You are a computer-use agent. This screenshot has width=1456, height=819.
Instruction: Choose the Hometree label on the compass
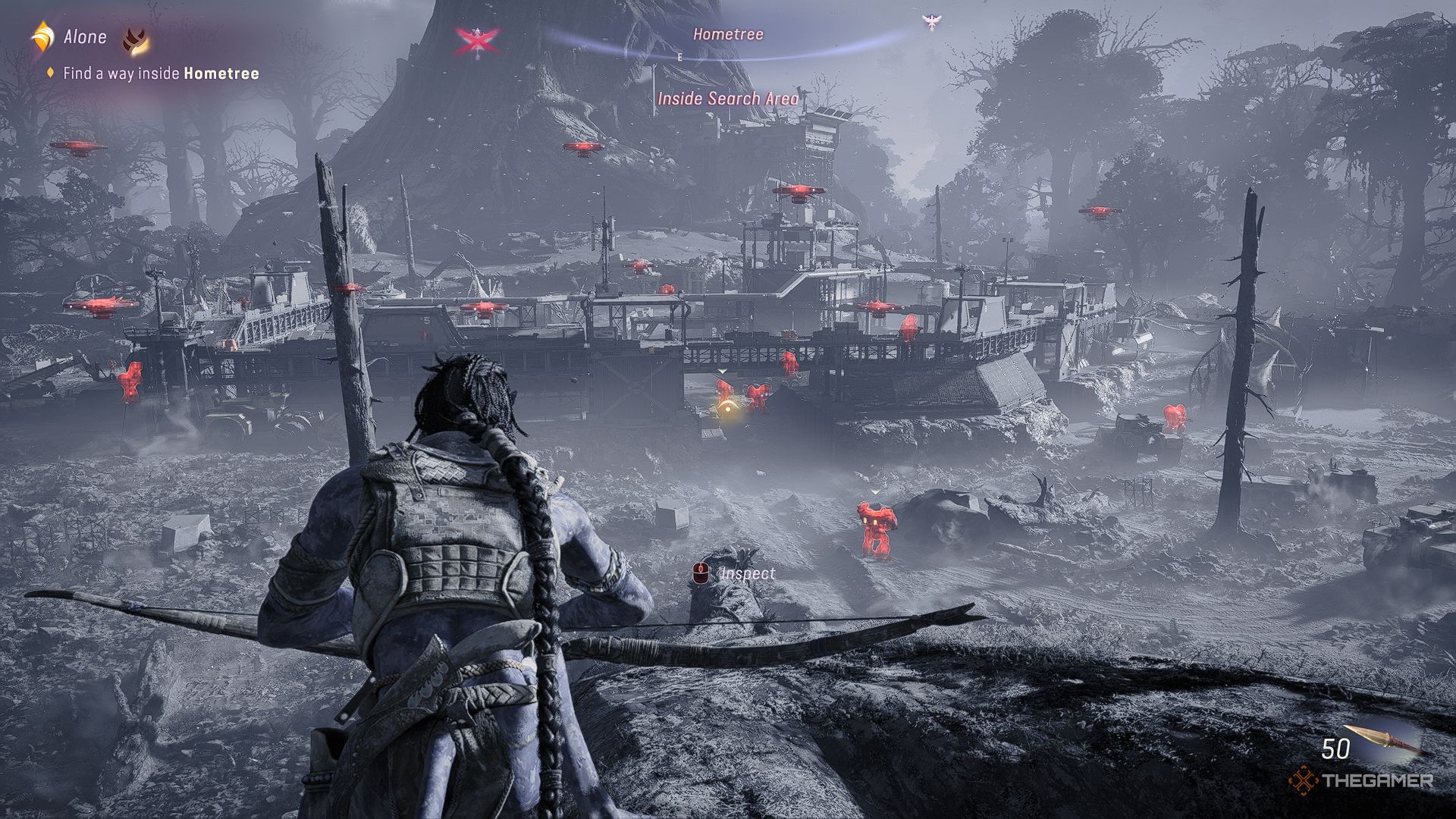pyautogui.click(x=728, y=34)
